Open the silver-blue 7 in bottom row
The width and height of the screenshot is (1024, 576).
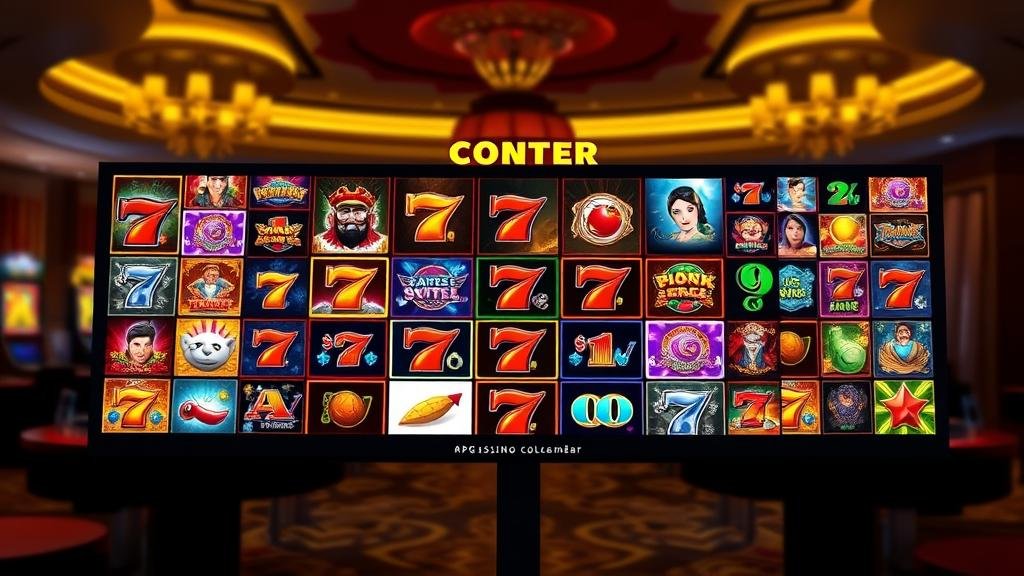point(685,408)
